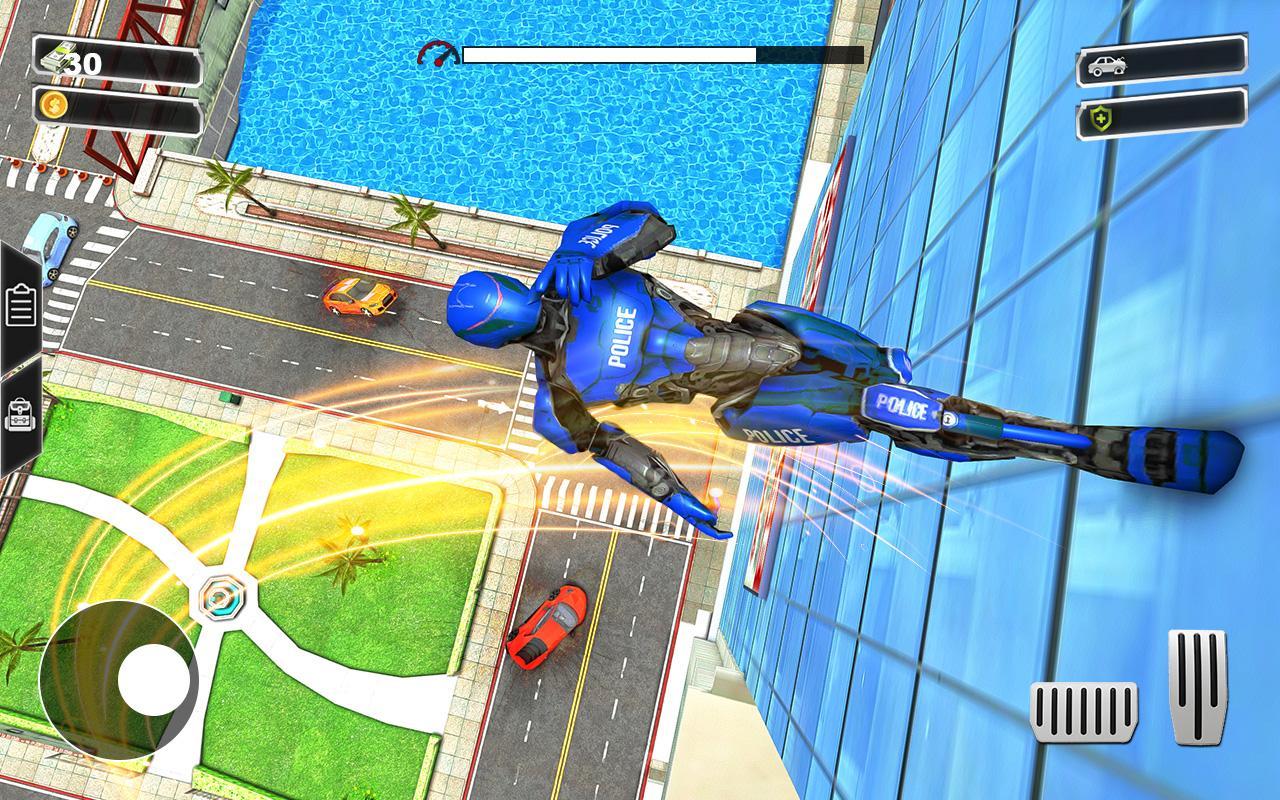Open the clipboard missions panel
The width and height of the screenshot is (1280, 800).
[x=21, y=305]
